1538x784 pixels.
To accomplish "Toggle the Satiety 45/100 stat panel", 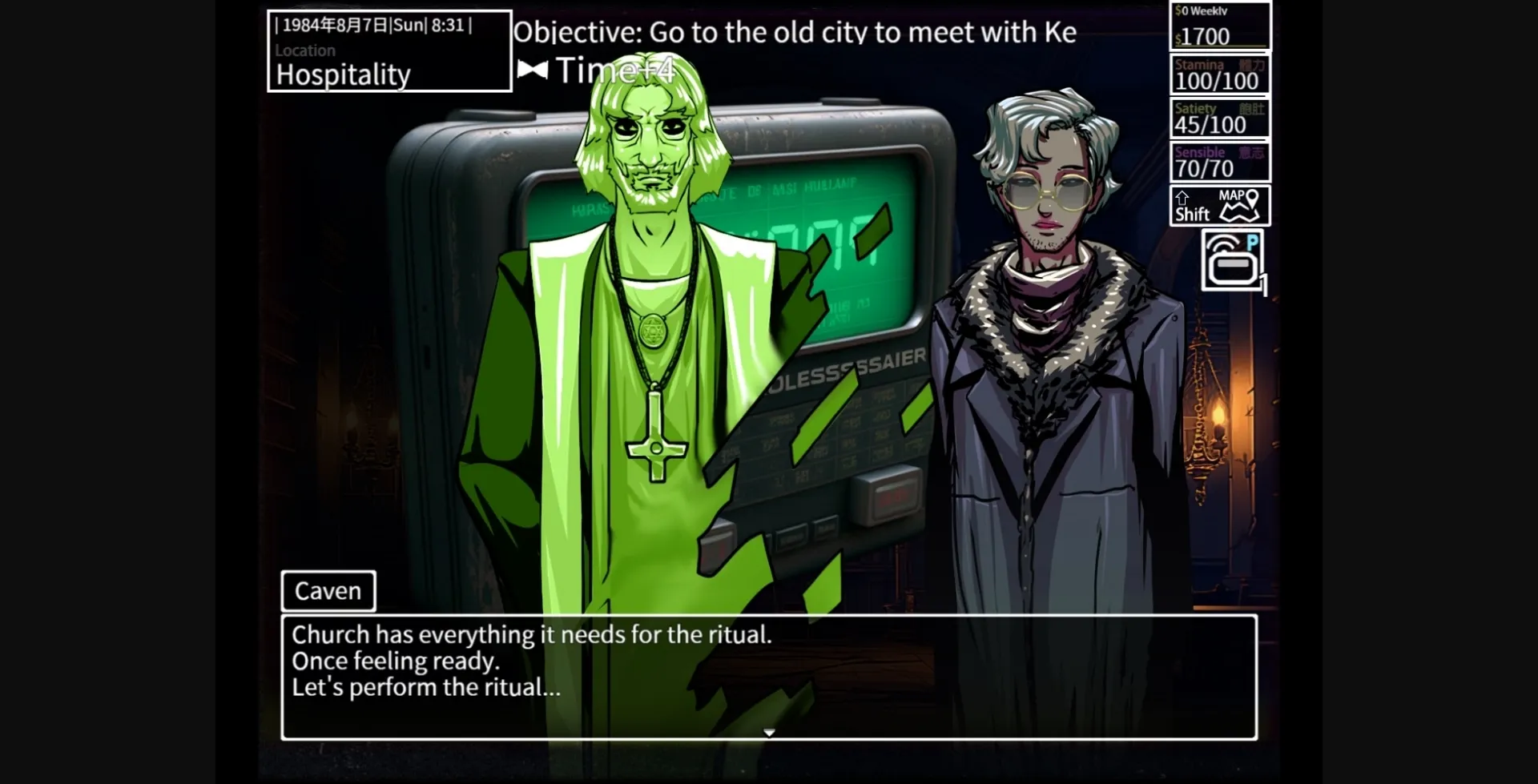I will point(1219,118).
